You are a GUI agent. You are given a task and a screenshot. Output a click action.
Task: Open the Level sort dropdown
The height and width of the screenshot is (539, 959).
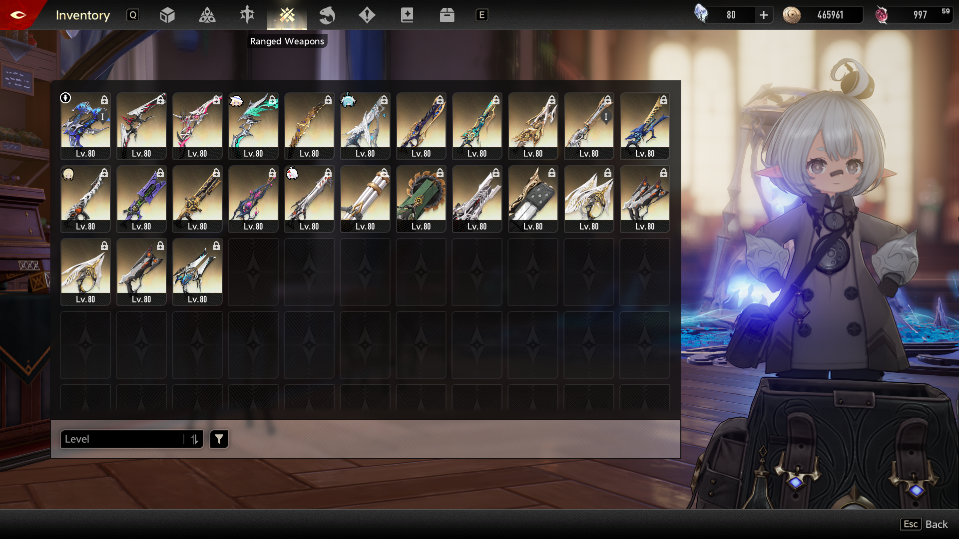[x=122, y=439]
